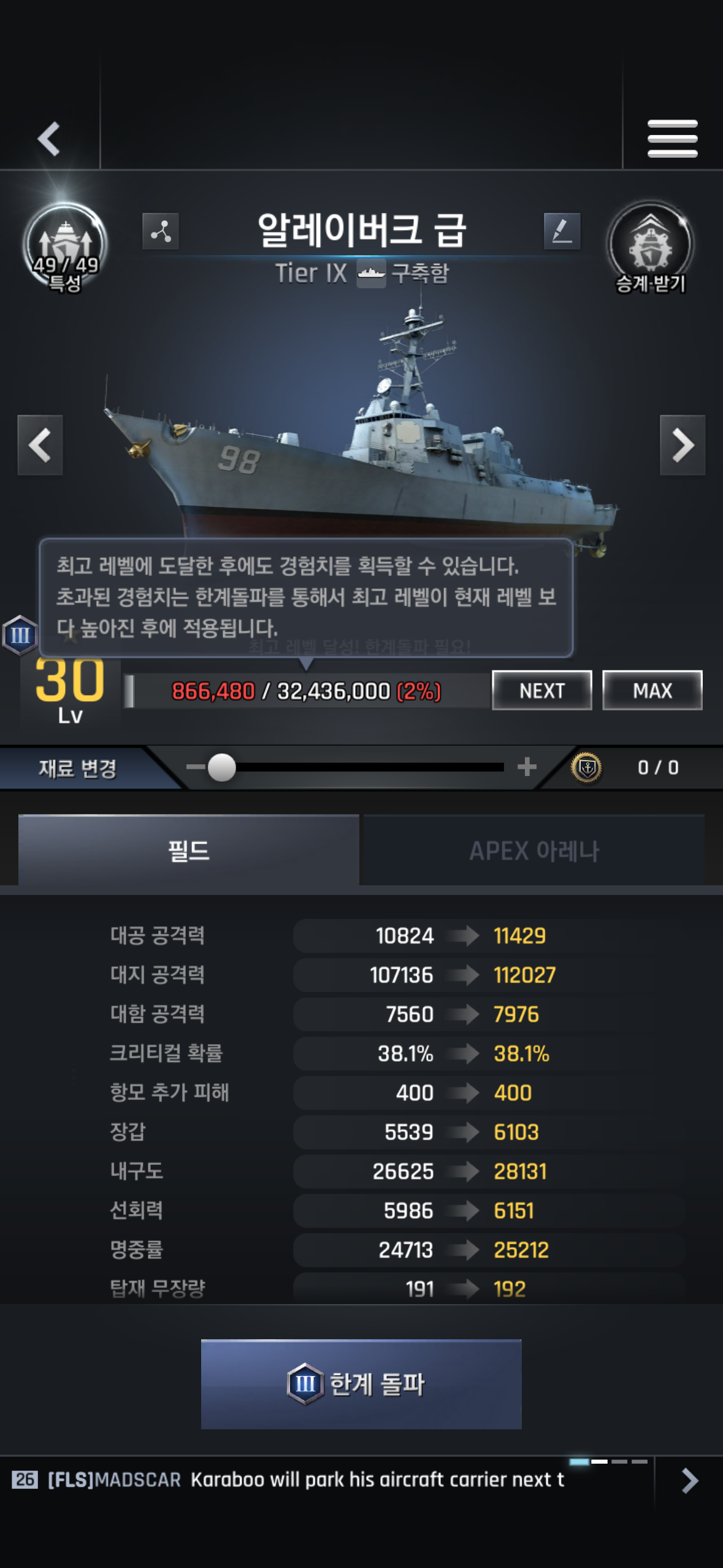Tap the gold anchor medal icon
This screenshot has height=1568, width=723.
pyautogui.click(x=586, y=767)
